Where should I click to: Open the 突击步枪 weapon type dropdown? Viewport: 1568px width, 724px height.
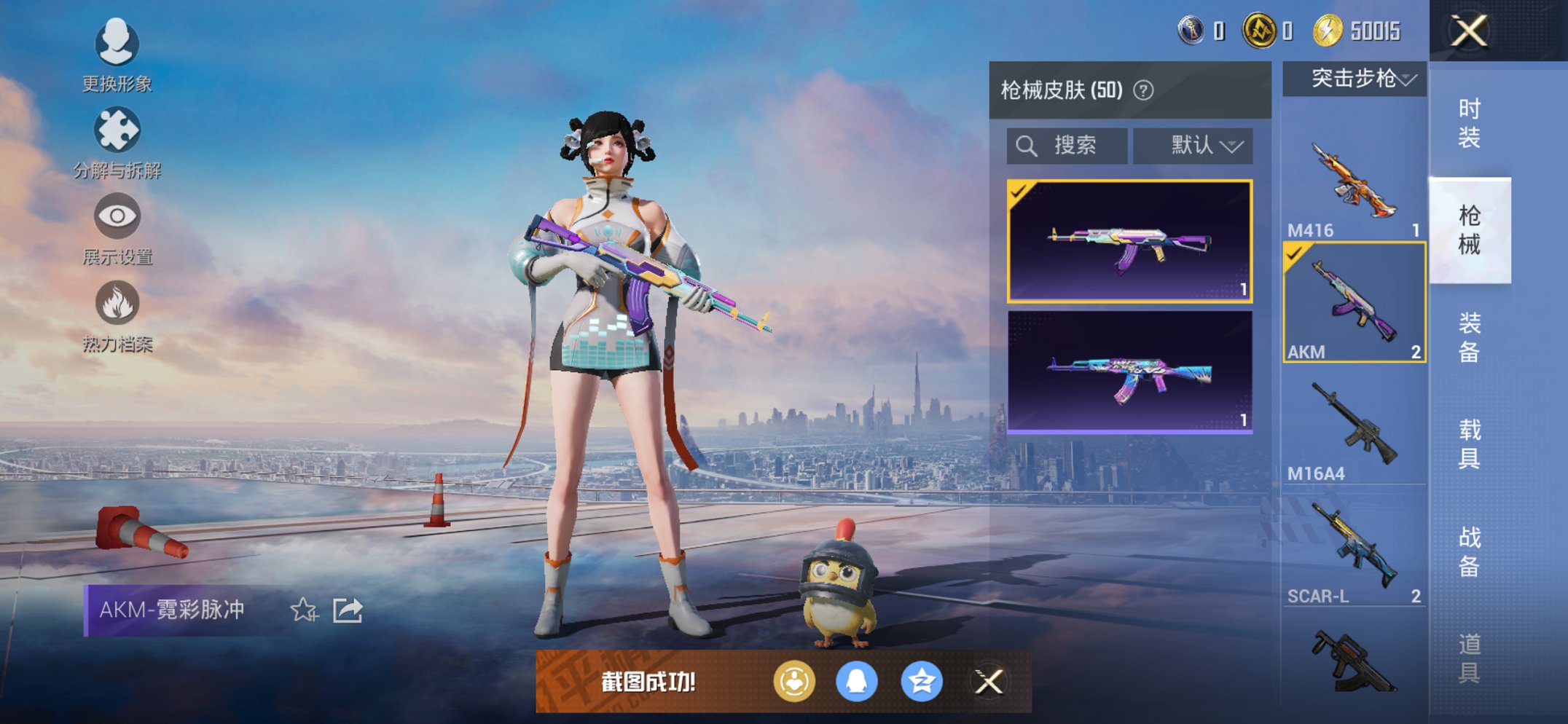(1355, 79)
